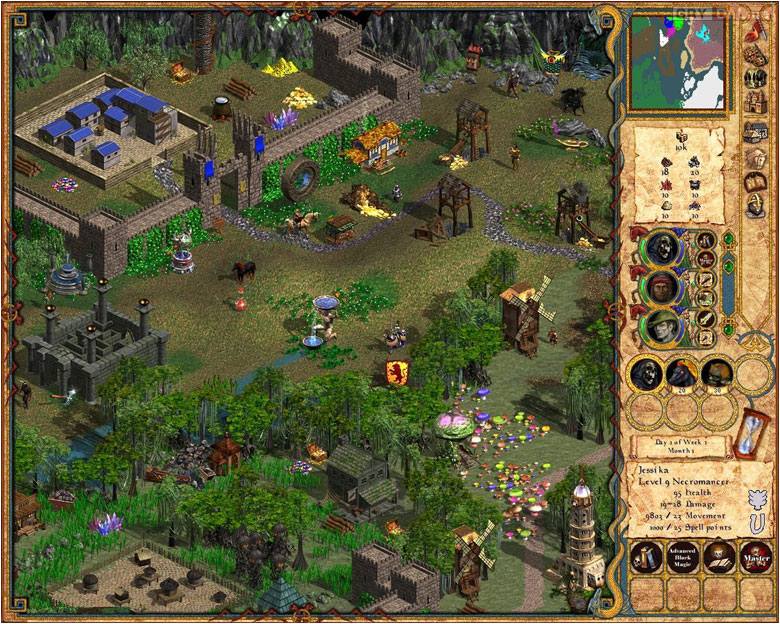View the Master skill icon
The width and height of the screenshot is (780, 624).
click(x=757, y=556)
